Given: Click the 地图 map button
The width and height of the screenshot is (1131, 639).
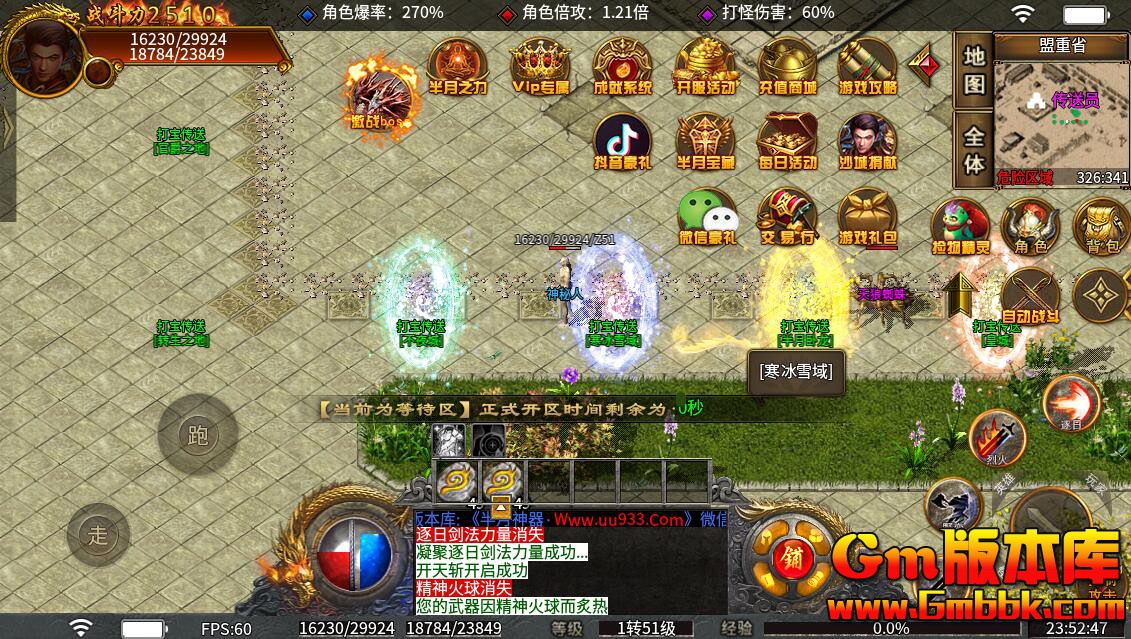Looking at the screenshot, I should 974,69.
